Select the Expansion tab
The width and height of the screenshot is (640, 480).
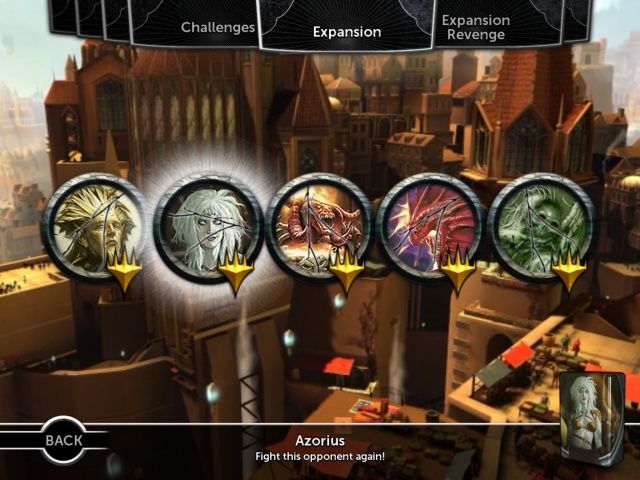pos(346,31)
